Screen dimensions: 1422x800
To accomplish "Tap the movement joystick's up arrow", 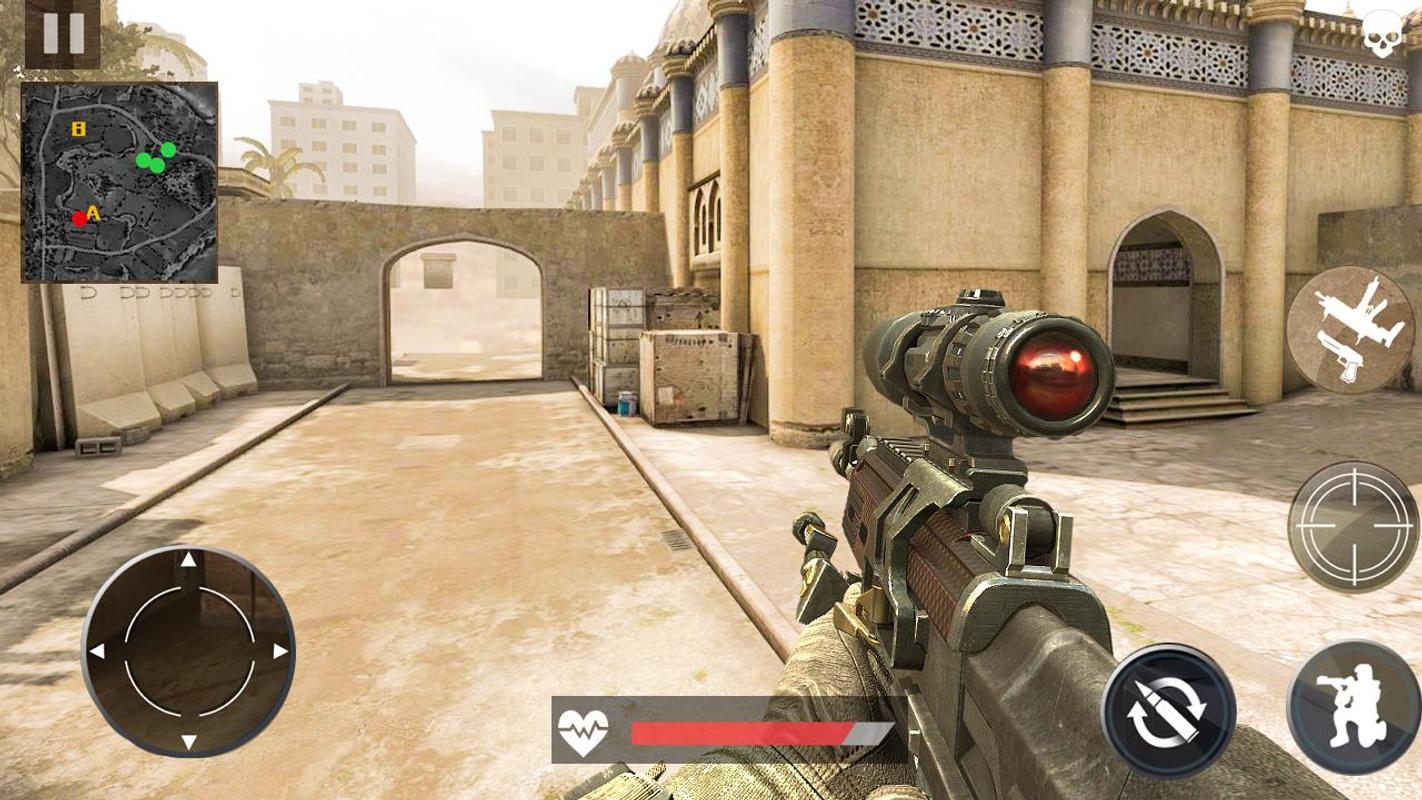I will [x=188, y=561].
